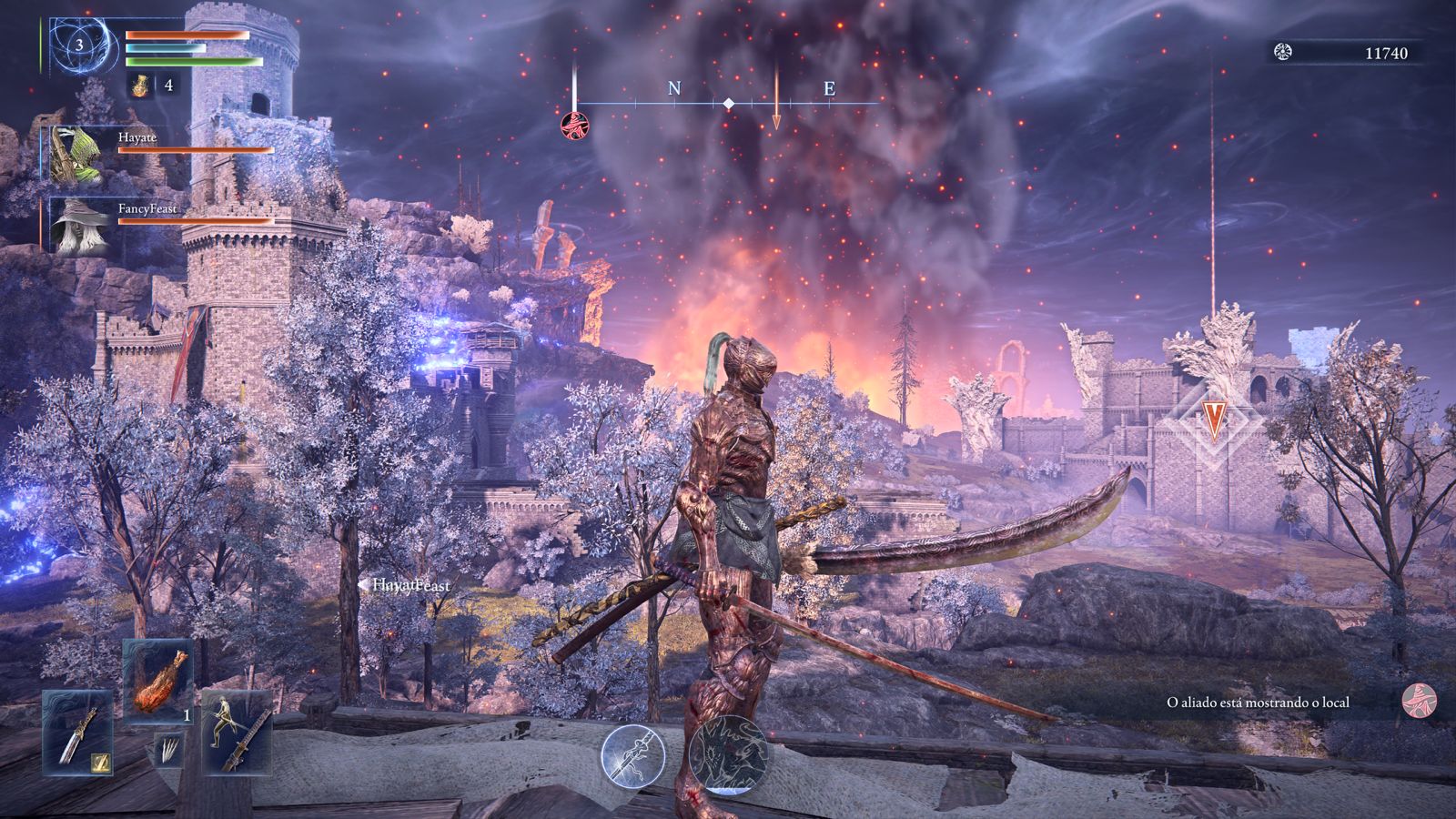Screen dimensions: 1456x819
Task: Select the katana weapon slot
Action: point(237,731)
